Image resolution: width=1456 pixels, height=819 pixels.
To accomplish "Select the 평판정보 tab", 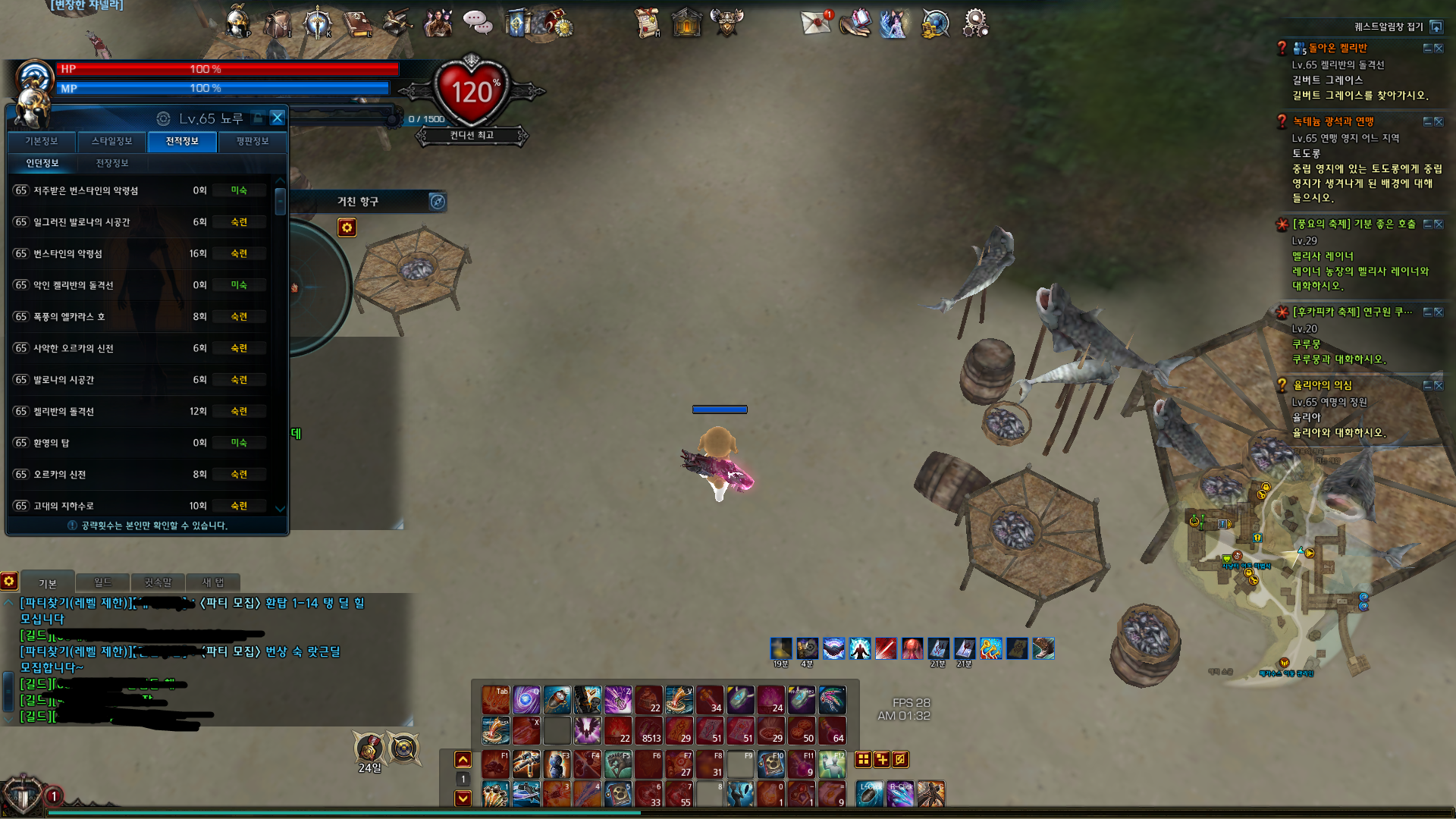I will [253, 141].
